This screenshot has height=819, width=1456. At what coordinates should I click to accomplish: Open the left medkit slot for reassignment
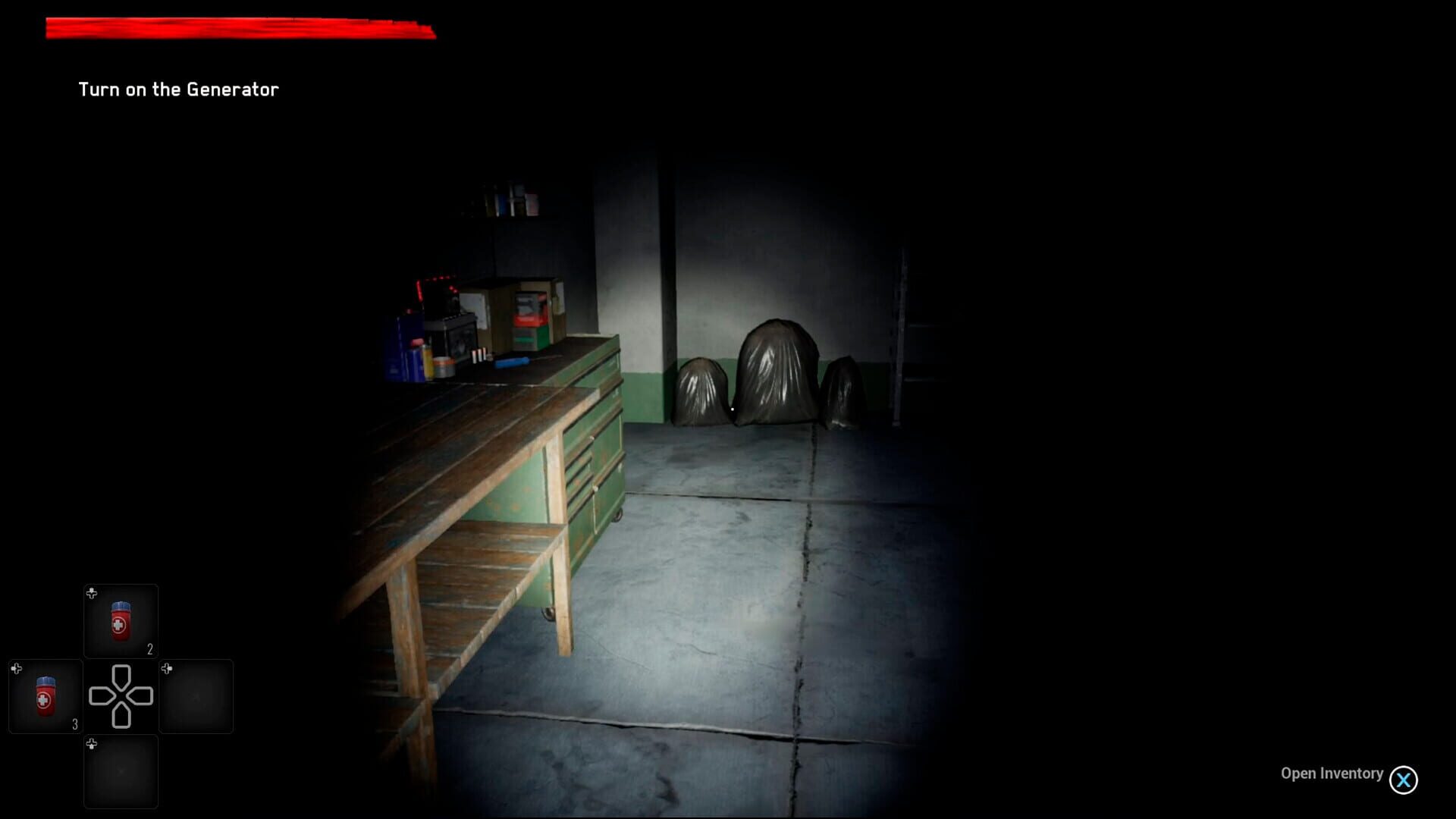(x=44, y=696)
